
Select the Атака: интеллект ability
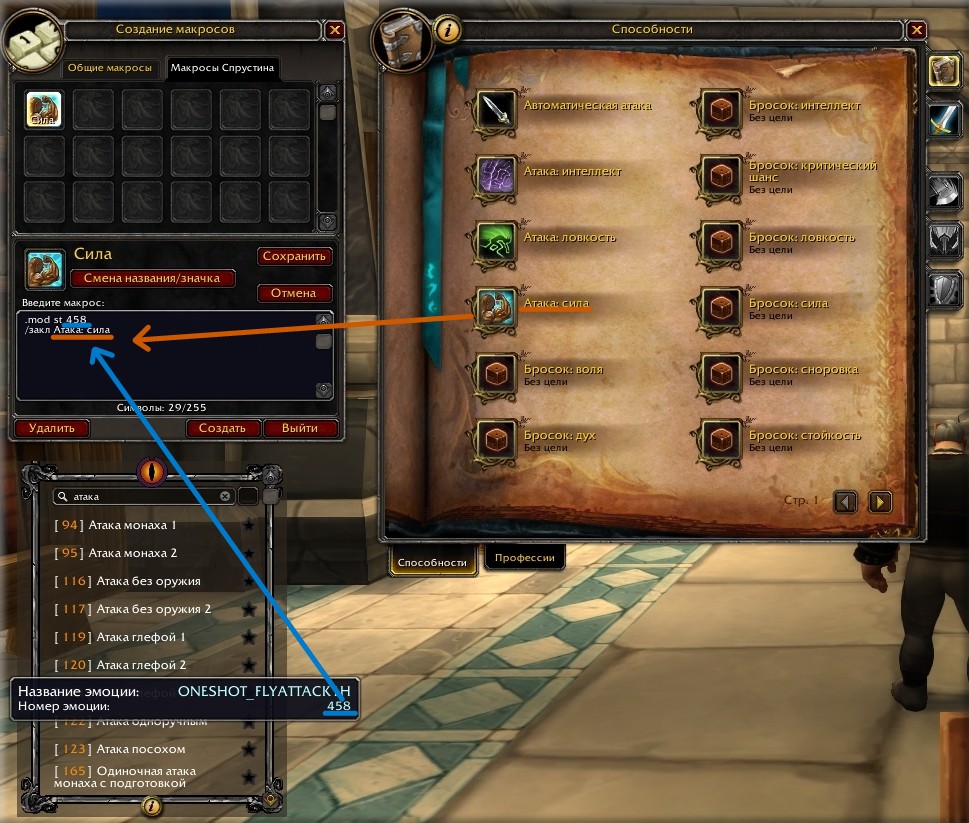[495, 176]
